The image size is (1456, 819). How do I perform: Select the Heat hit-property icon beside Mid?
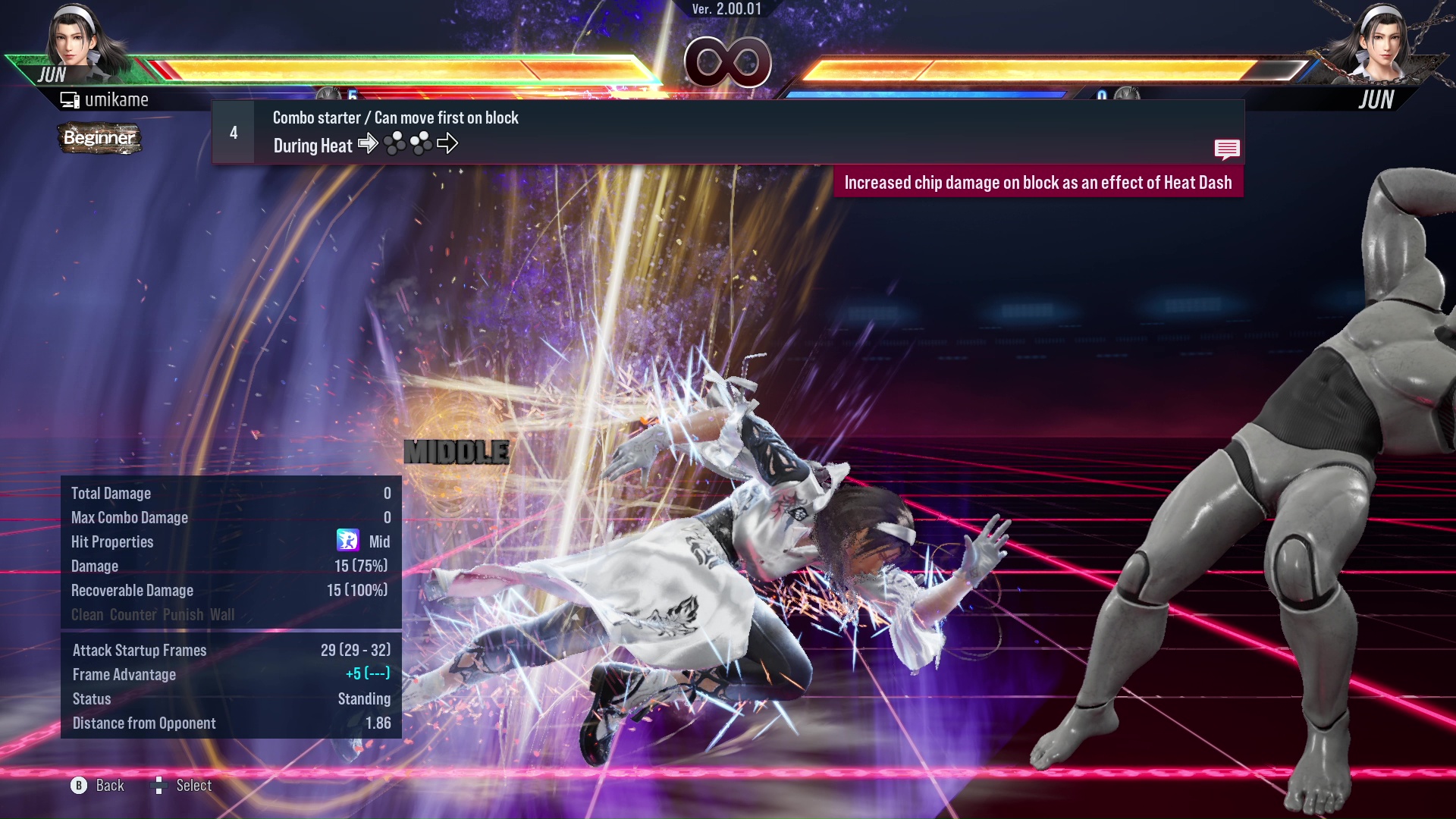[x=349, y=541]
